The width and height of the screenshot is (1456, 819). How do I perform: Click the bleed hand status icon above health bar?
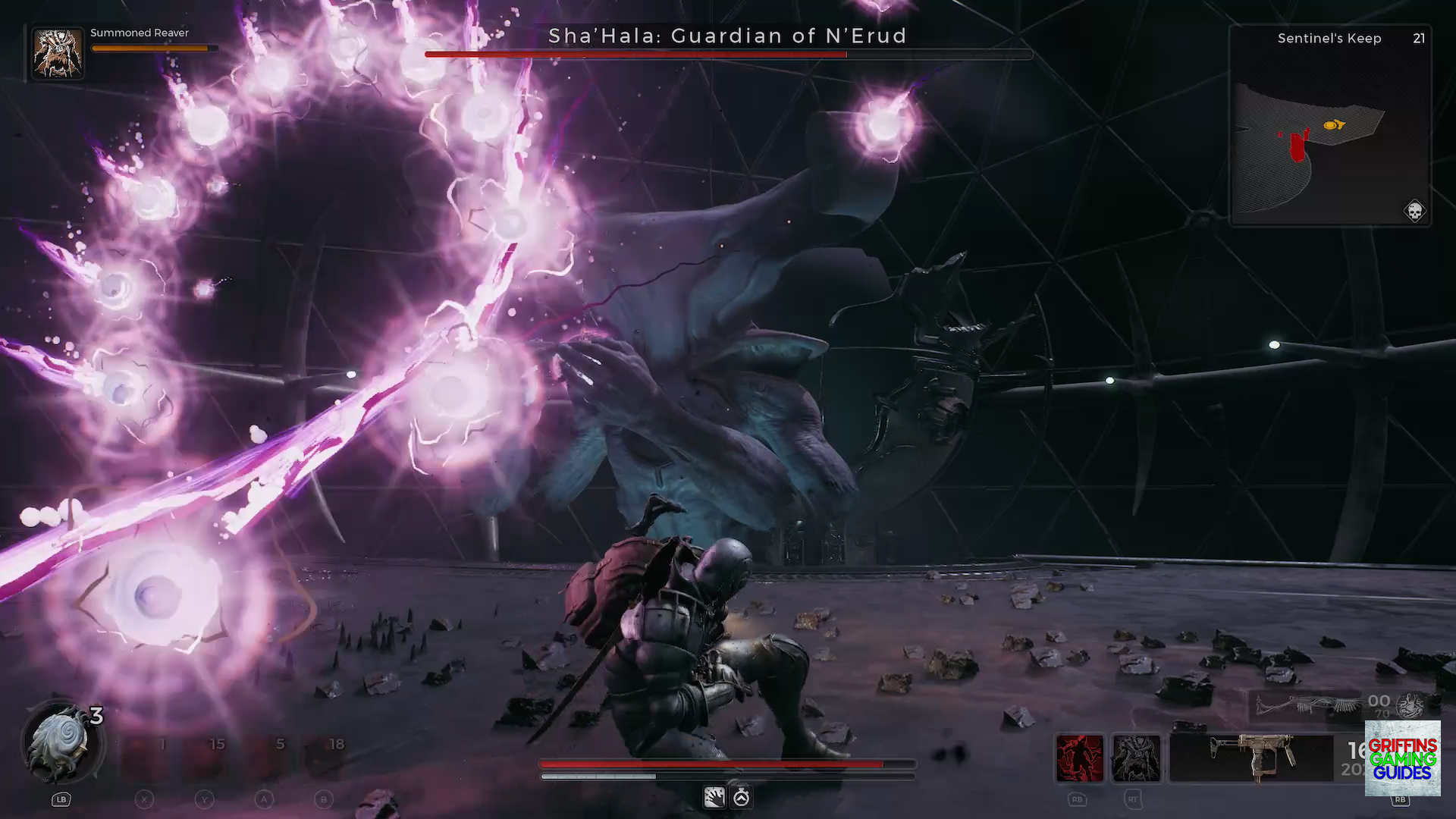coord(714,797)
